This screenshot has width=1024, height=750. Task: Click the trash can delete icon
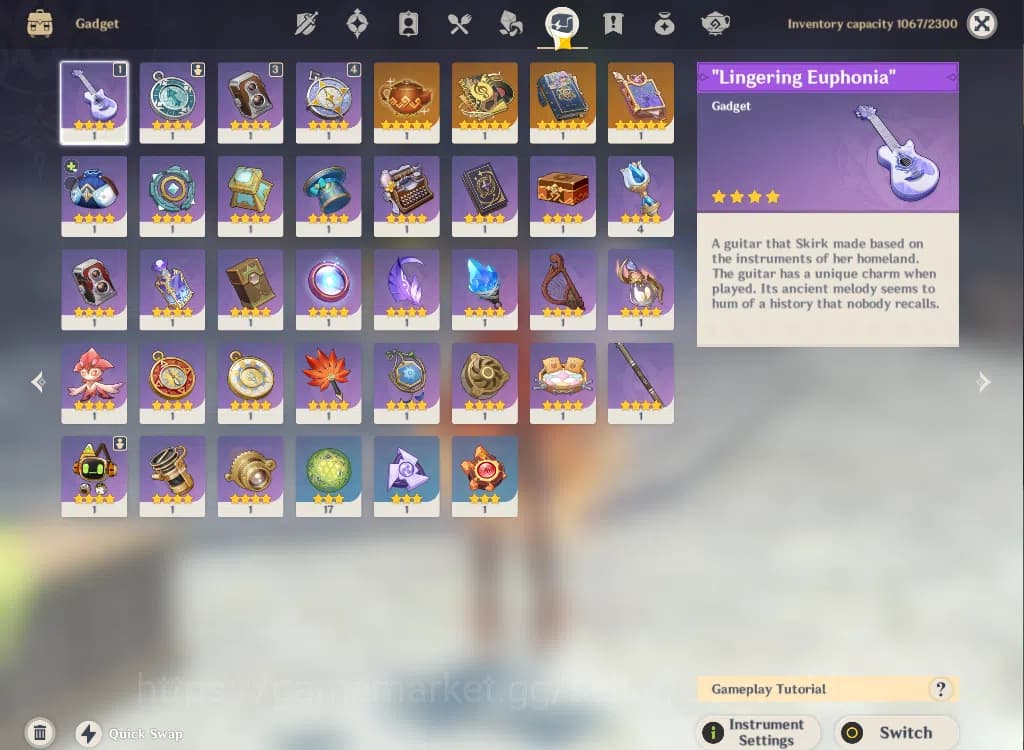39,733
